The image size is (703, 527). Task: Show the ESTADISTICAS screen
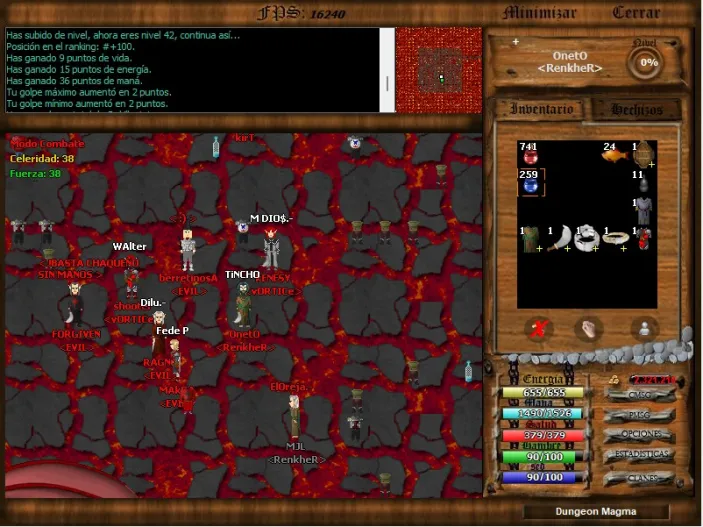click(x=639, y=455)
